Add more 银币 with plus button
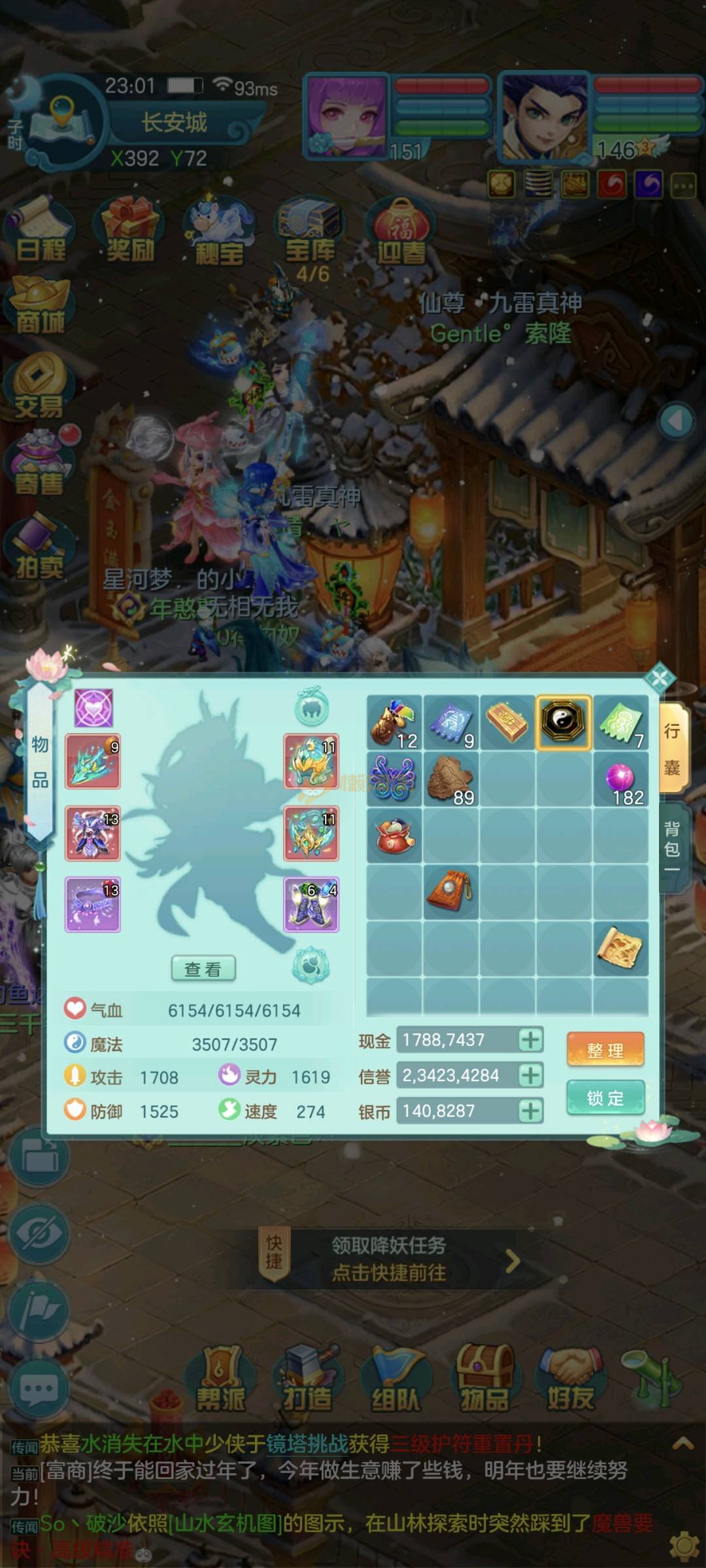Screen dimensions: 706x1568 click(531, 1111)
